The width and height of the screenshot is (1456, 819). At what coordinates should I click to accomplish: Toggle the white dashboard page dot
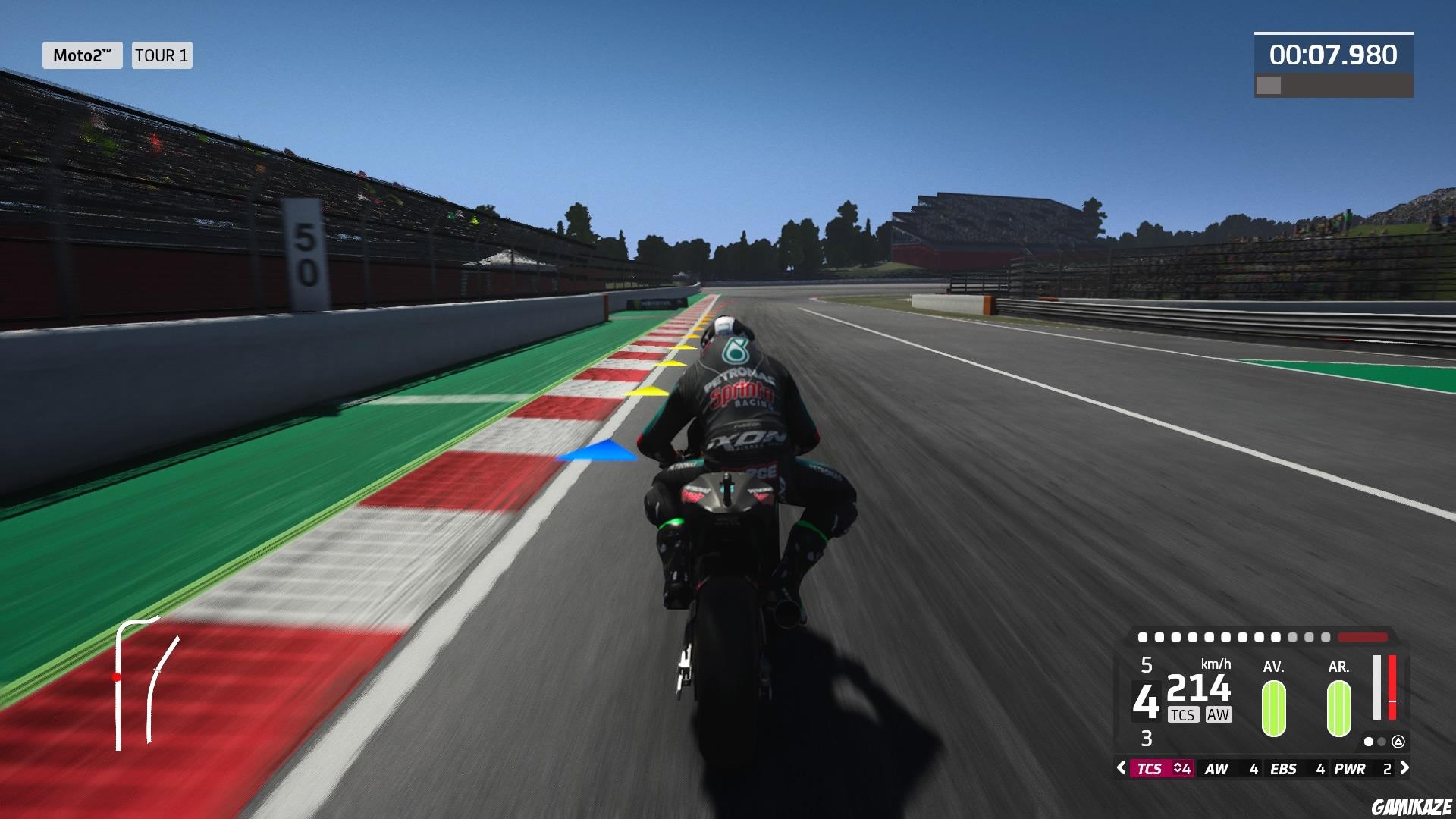coord(1369,742)
